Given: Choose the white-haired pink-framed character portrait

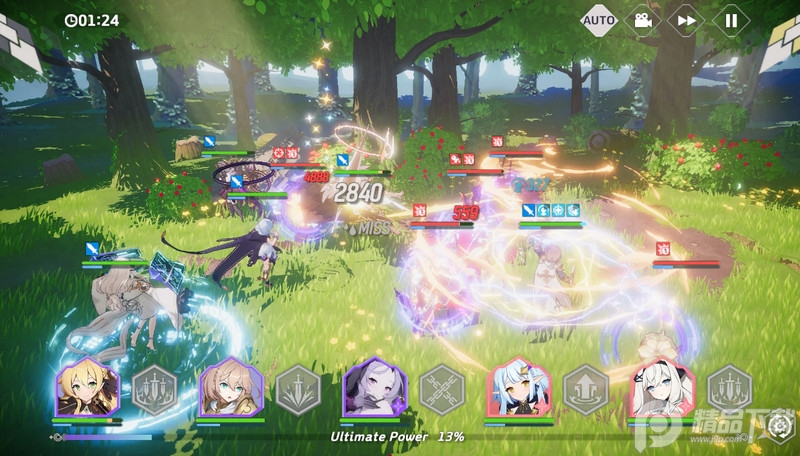Looking at the screenshot, I should [x=663, y=387].
